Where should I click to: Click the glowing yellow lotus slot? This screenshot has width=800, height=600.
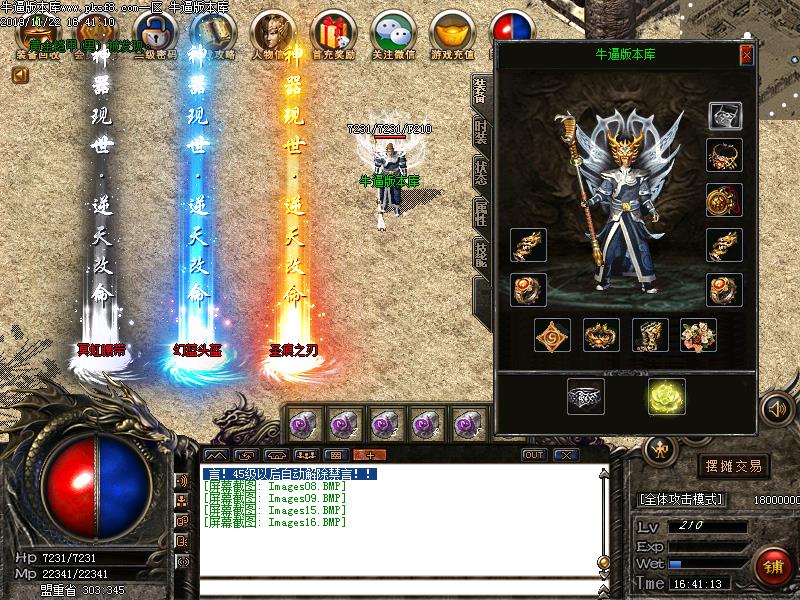(665, 396)
